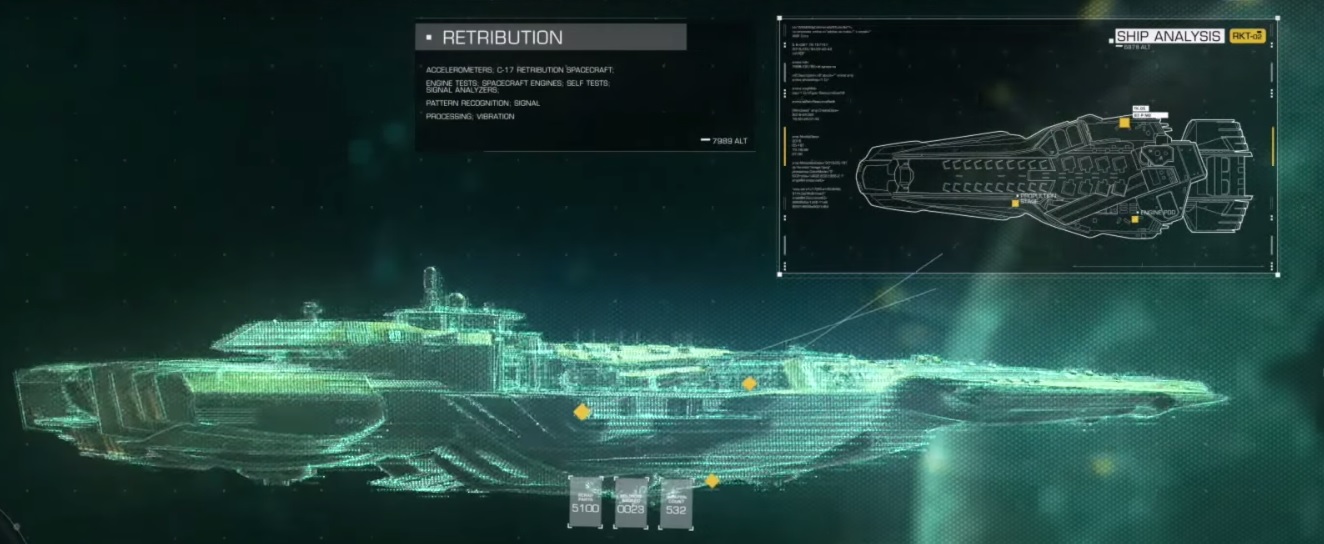Select the Propulsion Stage marker on the schematic
The height and width of the screenshot is (544, 1324).
coord(1015,203)
